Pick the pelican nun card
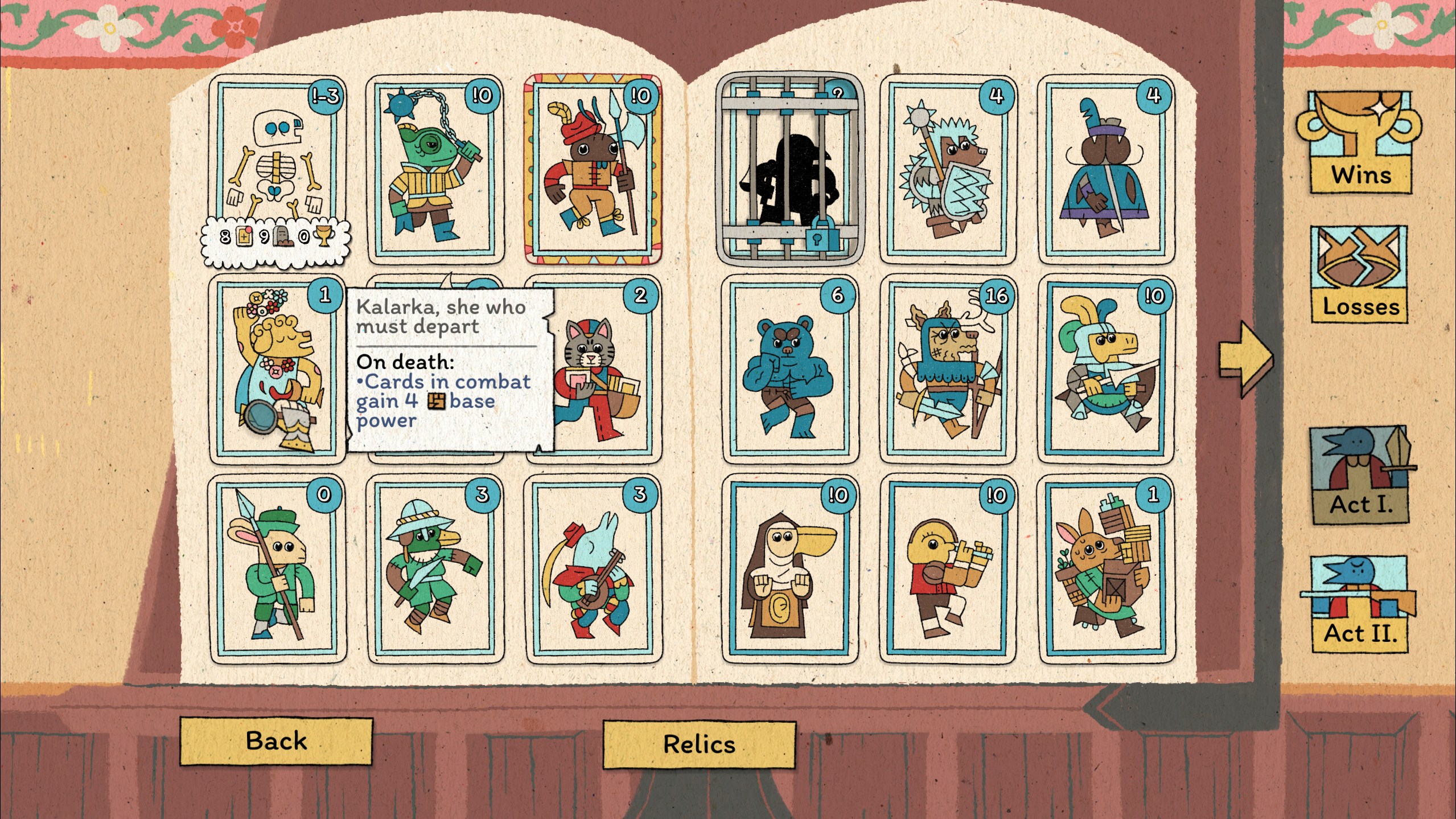This screenshot has width=1456, height=819. point(790,570)
